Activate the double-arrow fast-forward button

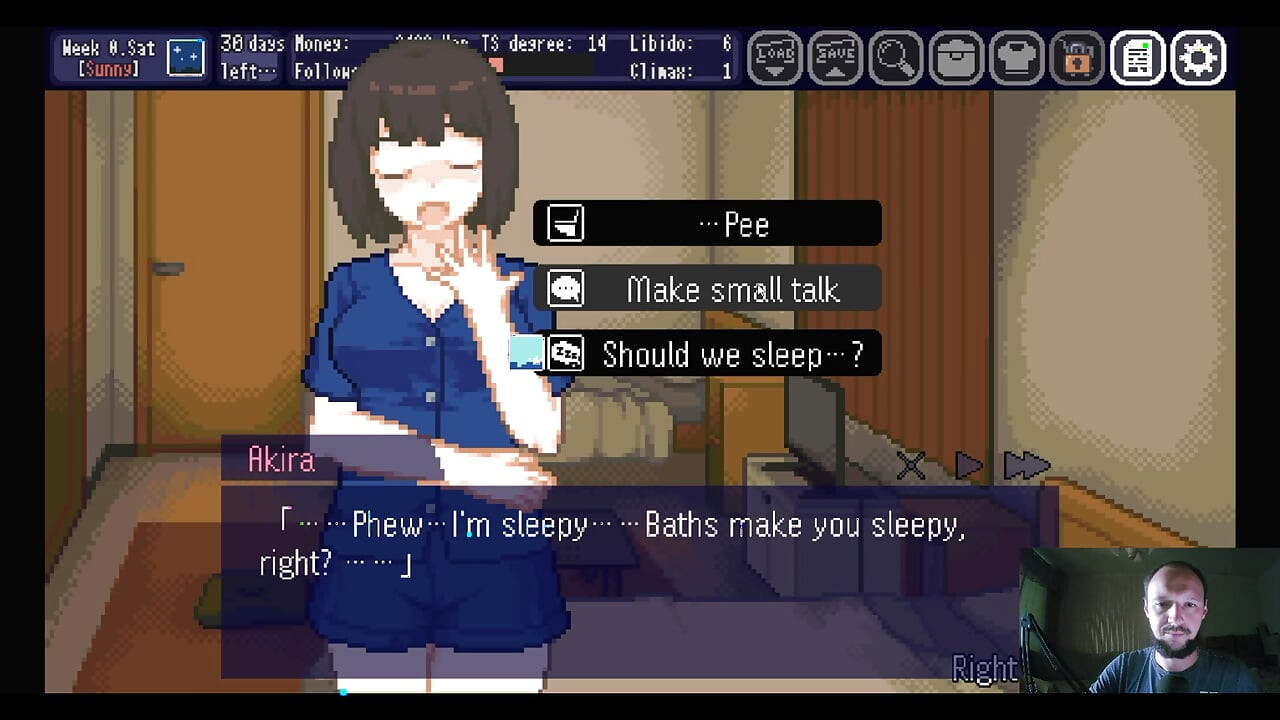(1026, 465)
